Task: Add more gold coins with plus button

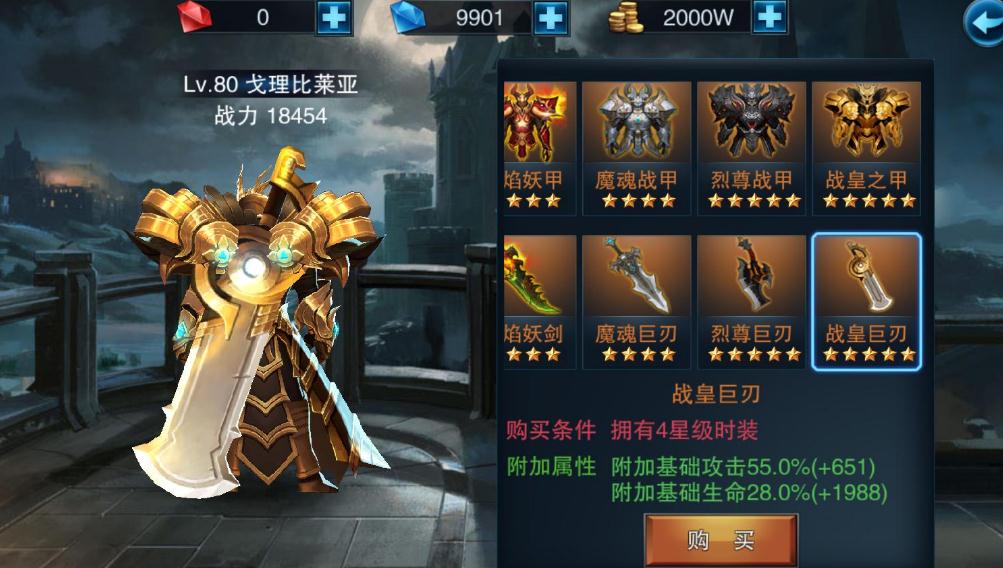Action: [768, 17]
